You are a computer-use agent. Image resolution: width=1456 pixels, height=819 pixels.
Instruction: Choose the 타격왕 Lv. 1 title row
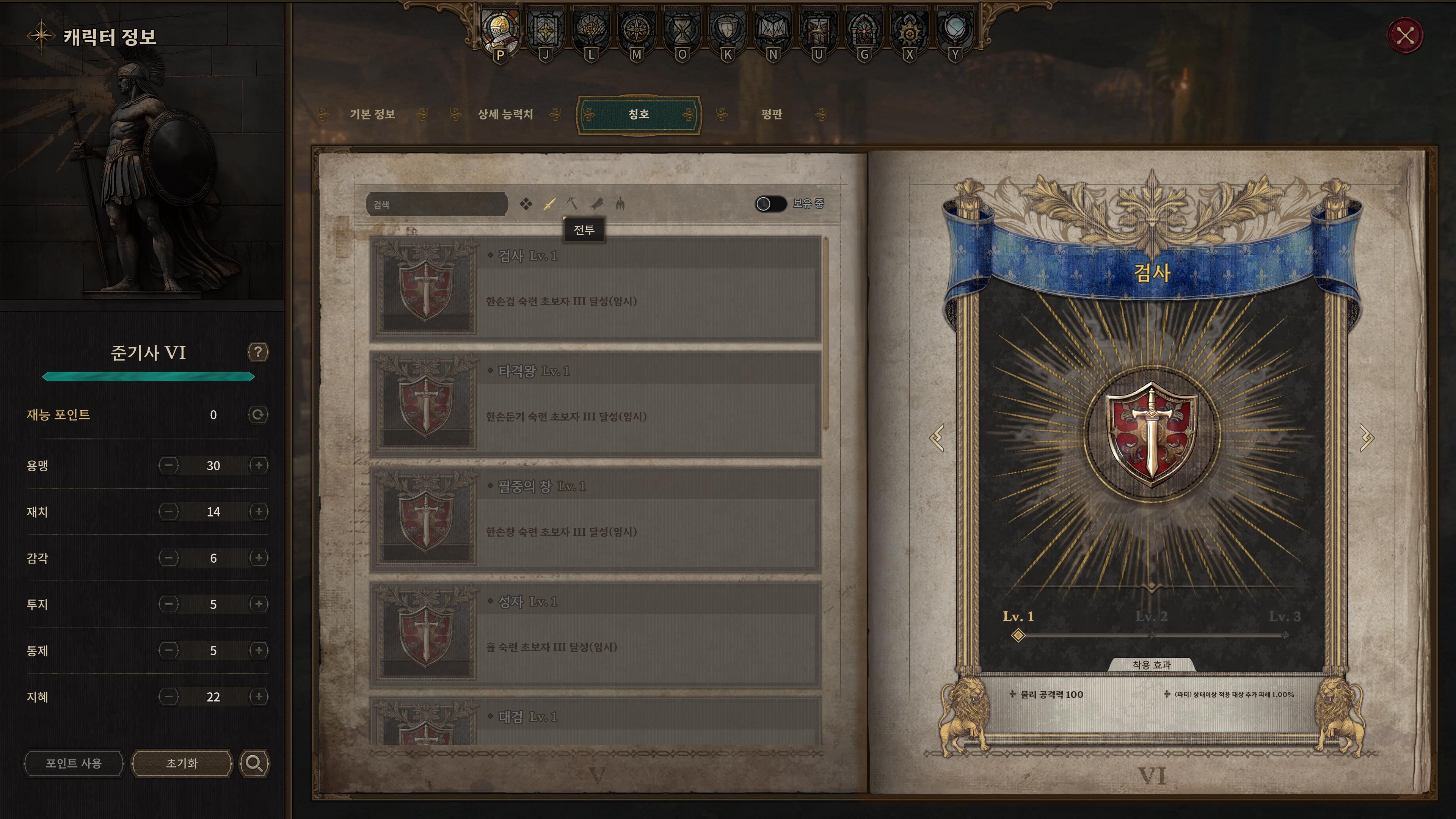point(595,404)
